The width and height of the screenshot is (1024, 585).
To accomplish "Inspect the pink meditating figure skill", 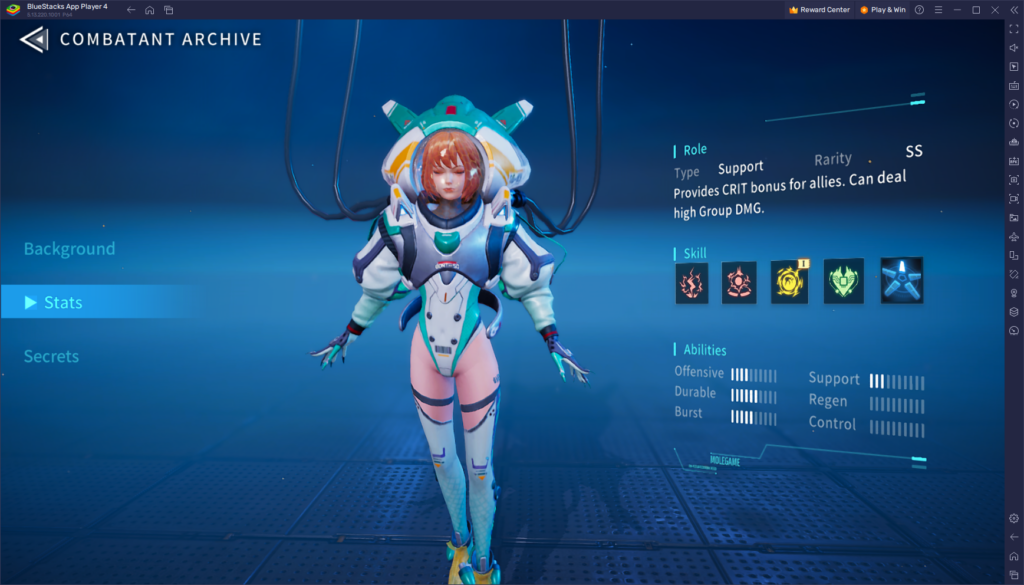I will click(x=740, y=283).
